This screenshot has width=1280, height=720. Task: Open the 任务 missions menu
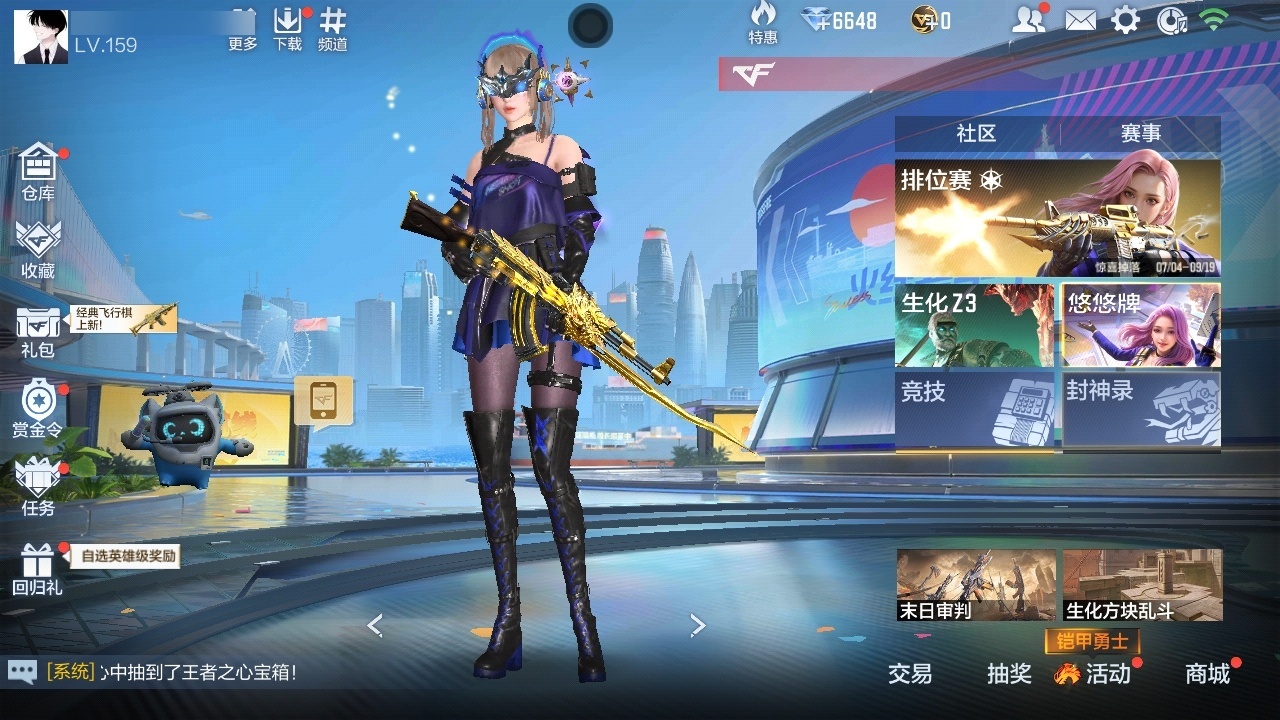(38, 486)
